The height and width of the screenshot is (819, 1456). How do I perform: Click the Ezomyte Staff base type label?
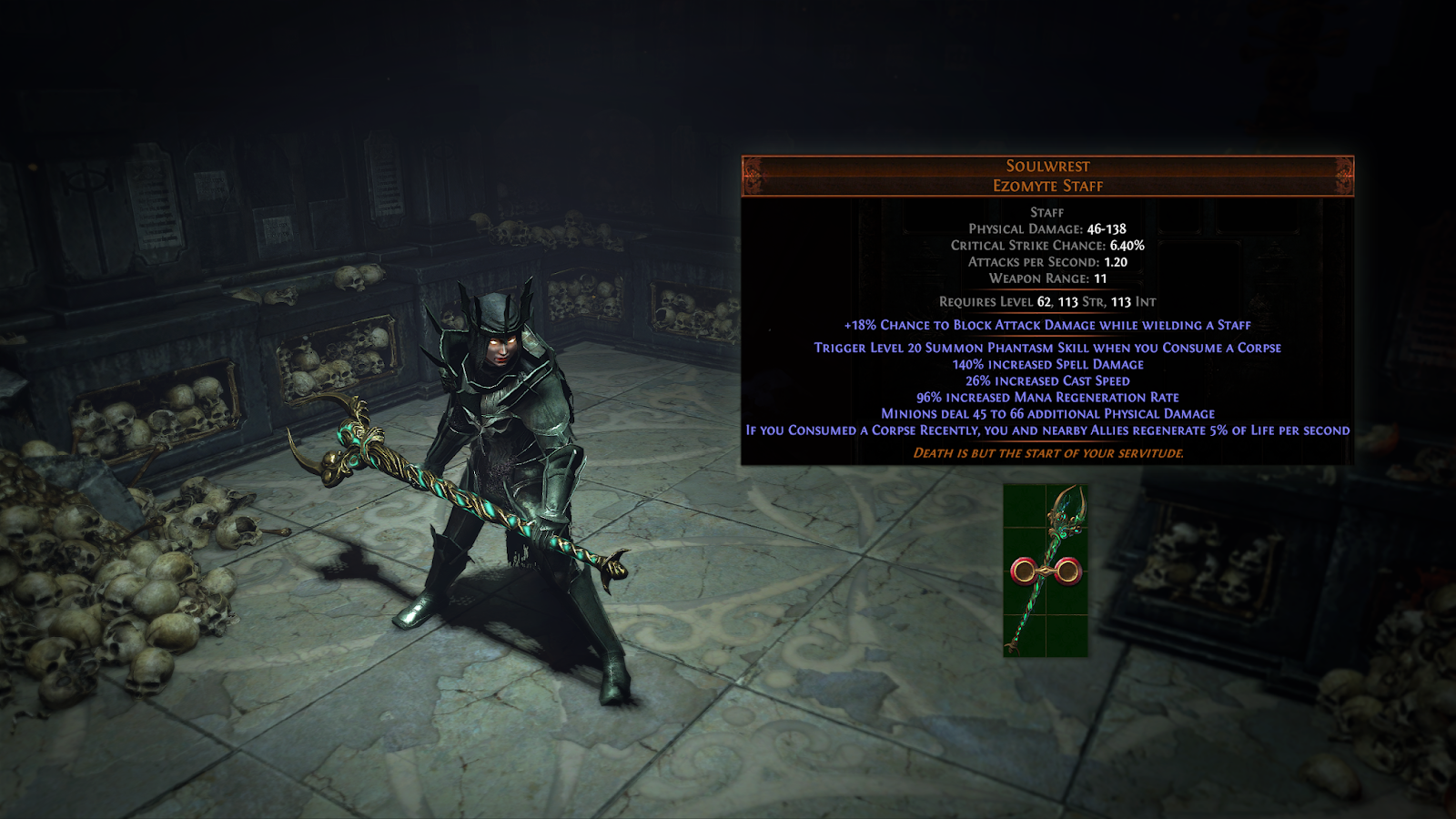click(1047, 186)
